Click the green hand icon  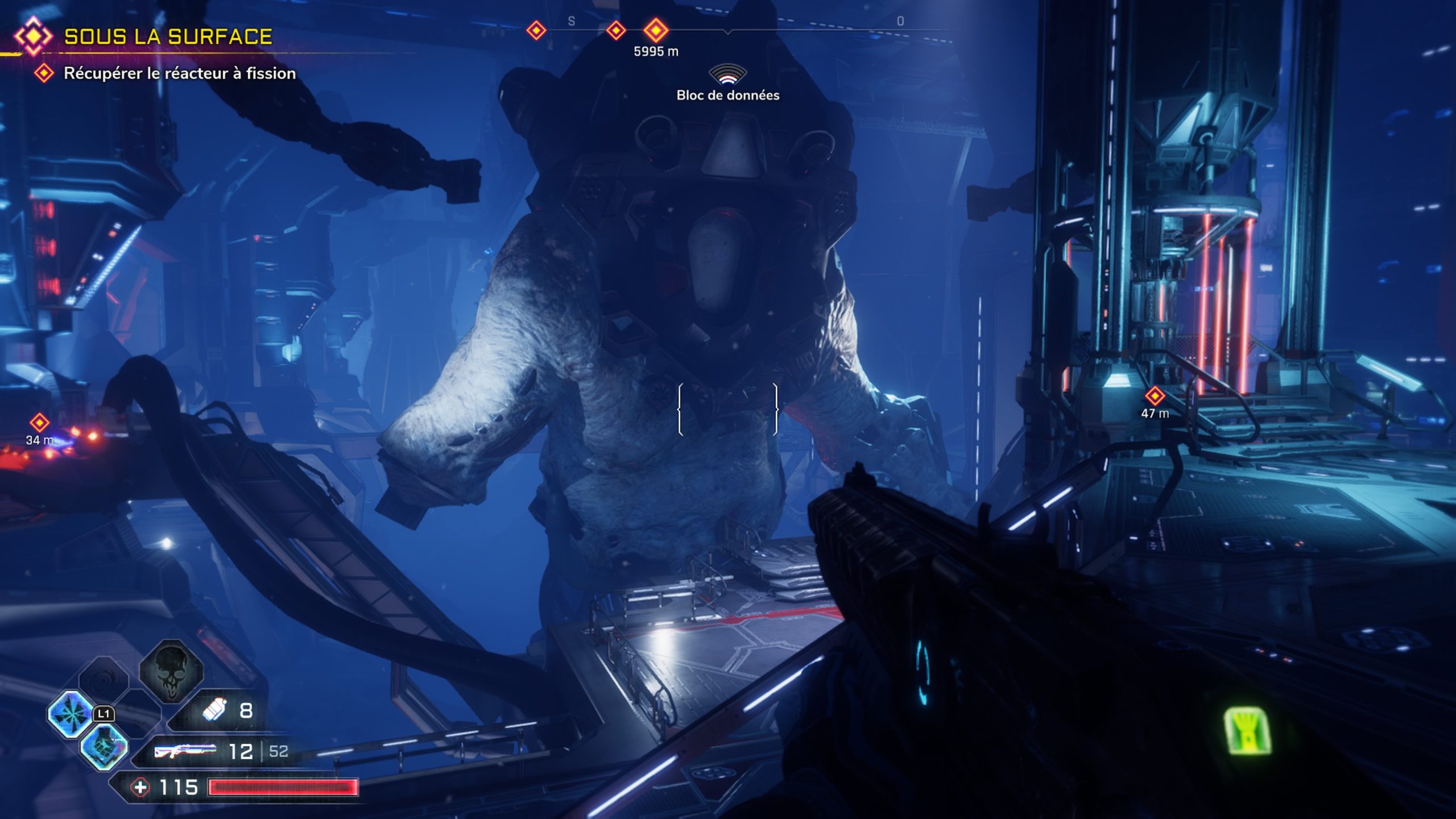click(x=1248, y=731)
